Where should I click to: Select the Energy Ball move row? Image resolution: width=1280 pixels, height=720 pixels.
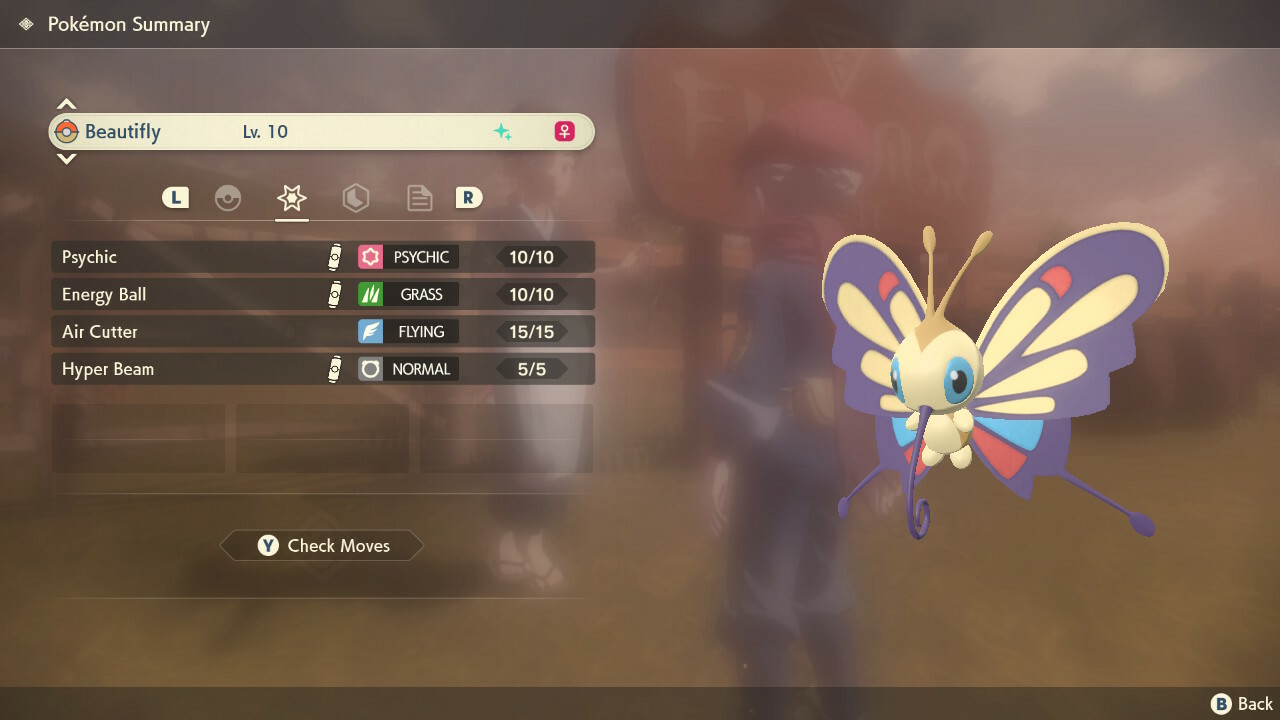pyautogui.click(x=322, y=294)
